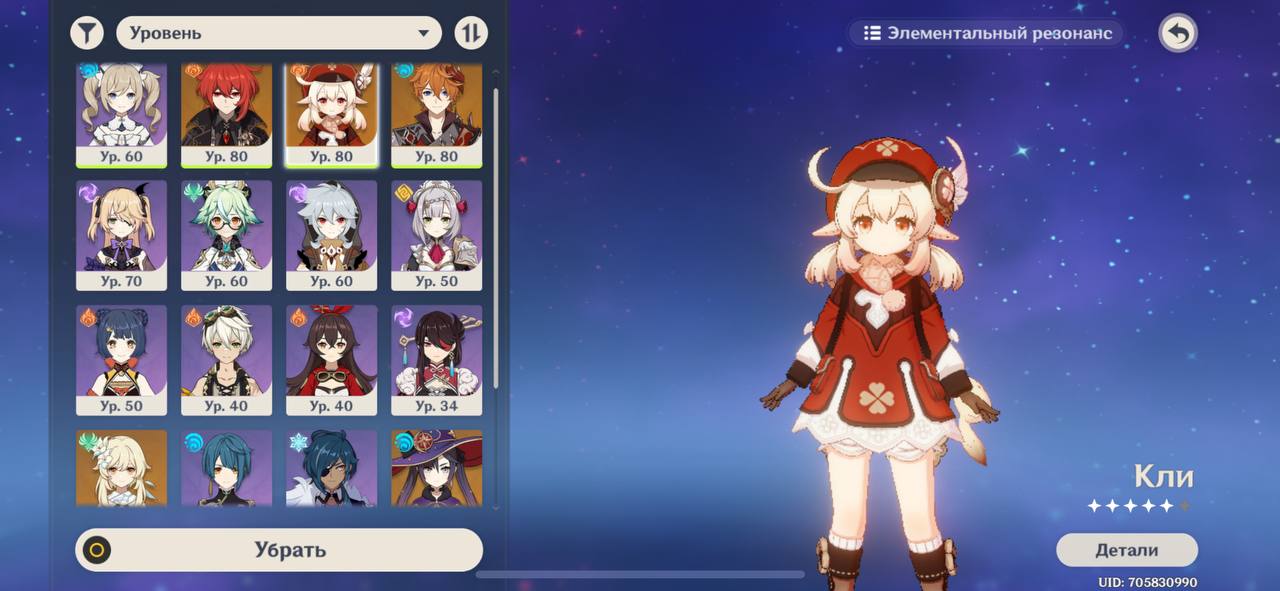The height and width of the screenshot is (591, 1280).
Task: Open the character filter funnel icon
Action: [88, 33]
